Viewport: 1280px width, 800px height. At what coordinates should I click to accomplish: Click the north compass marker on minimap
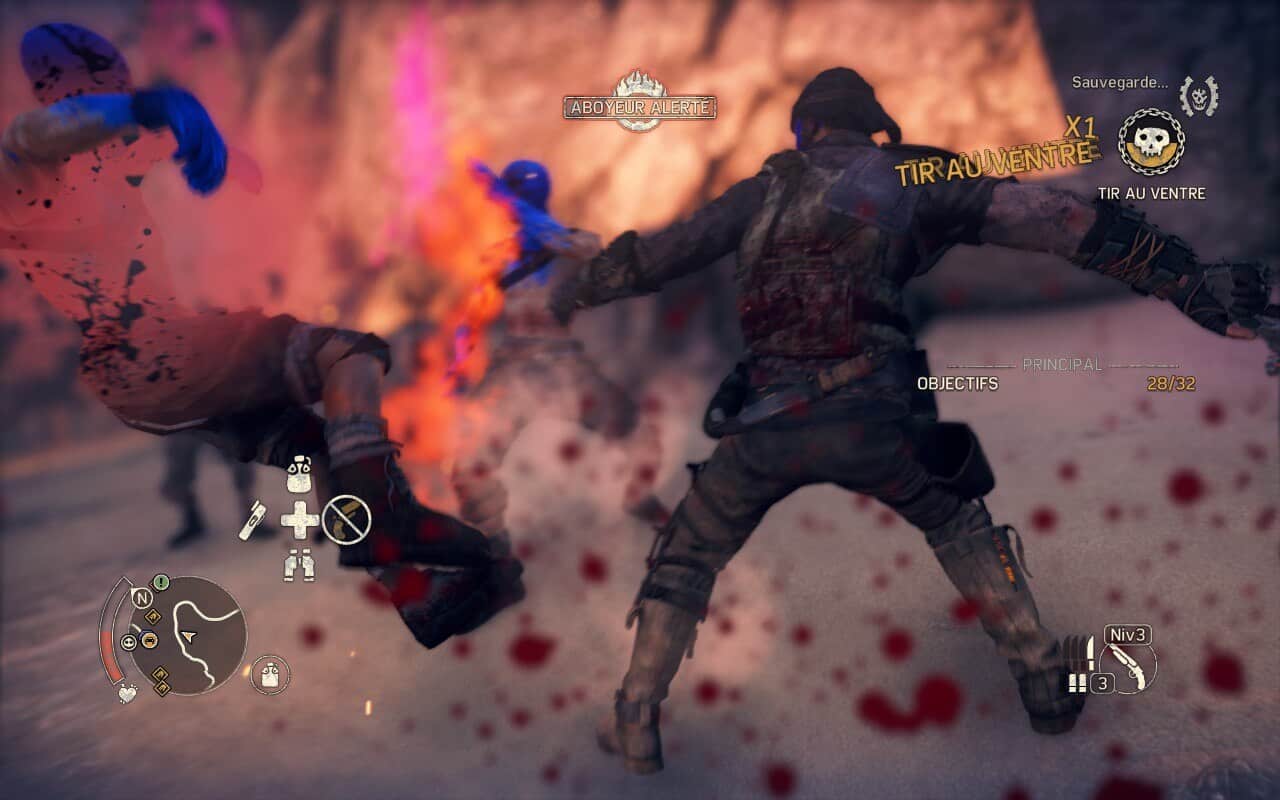(141, 598)
